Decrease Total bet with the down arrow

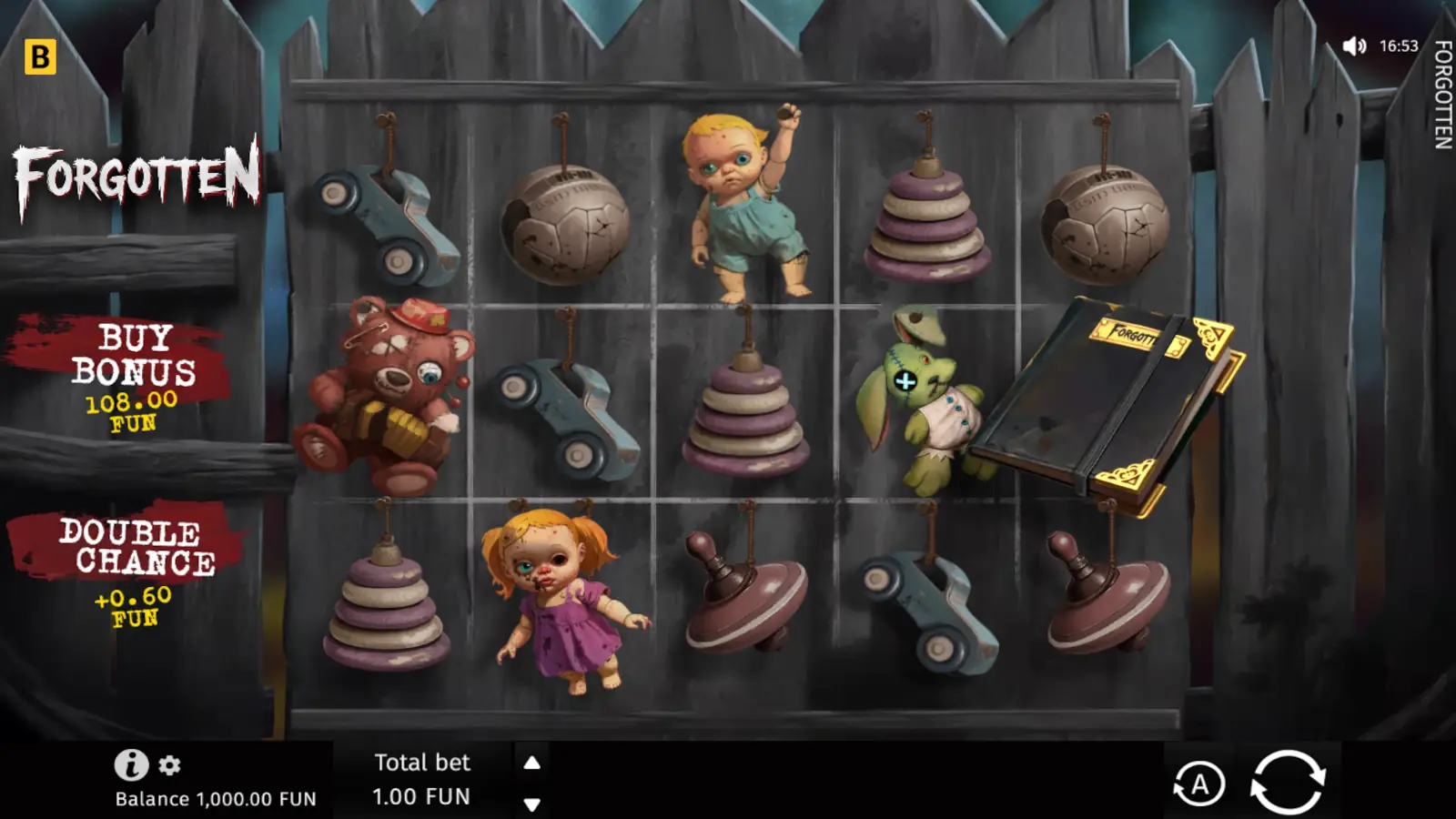coord(531,804)
